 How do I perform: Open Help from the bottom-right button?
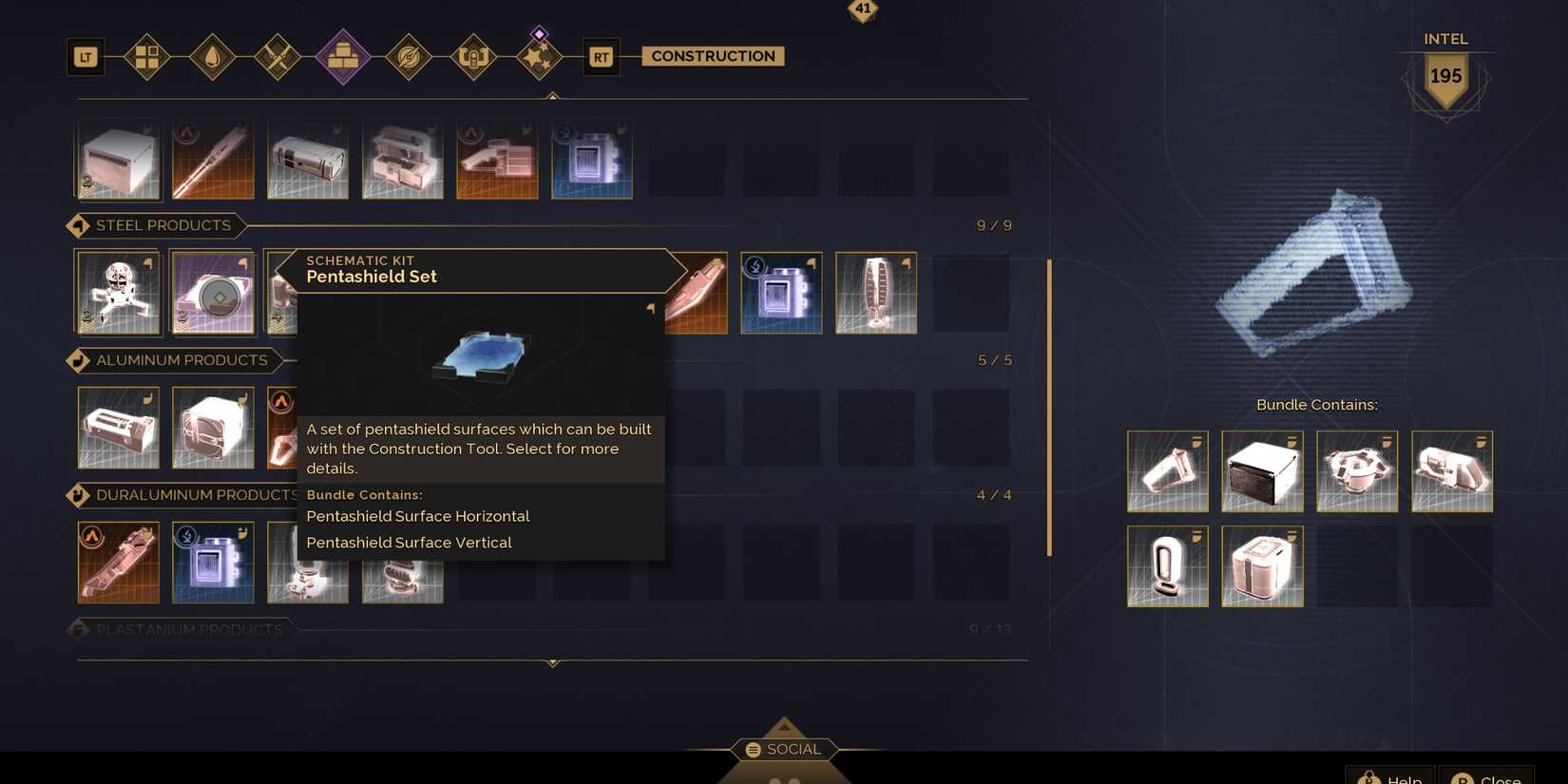(1390, 775)
